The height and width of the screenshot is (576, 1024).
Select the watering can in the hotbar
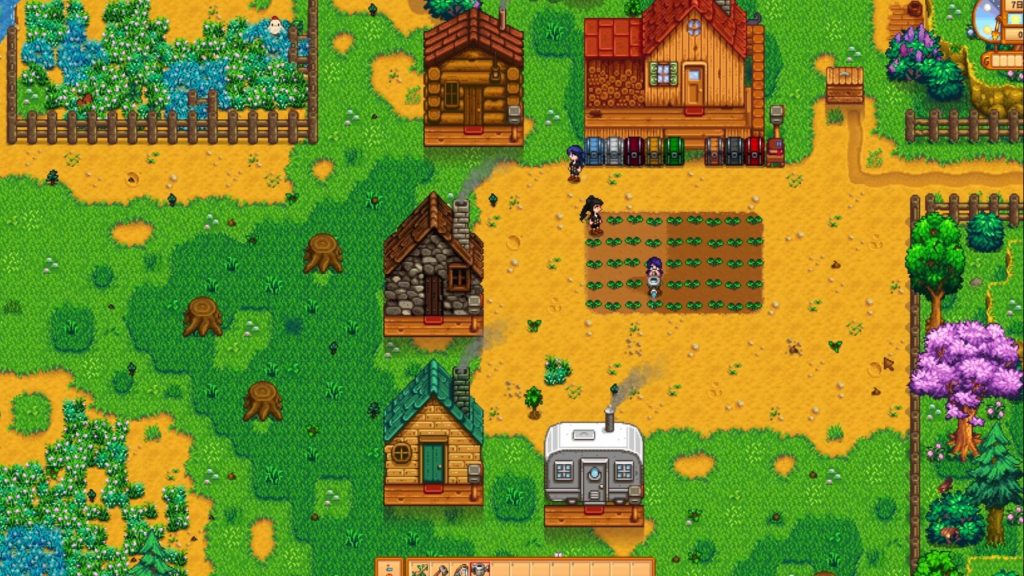pos(480,570)
